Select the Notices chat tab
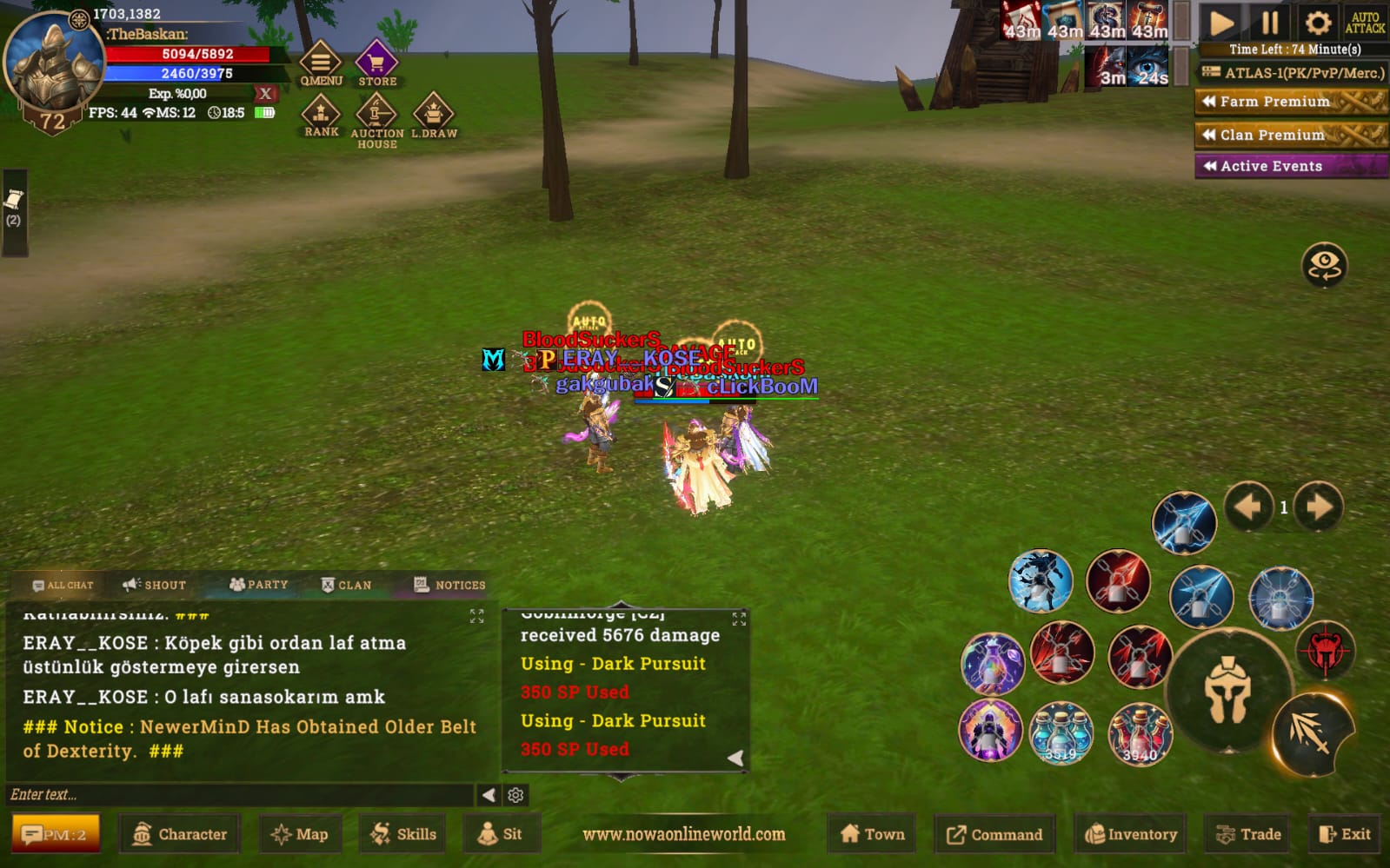 pos(449,585)
